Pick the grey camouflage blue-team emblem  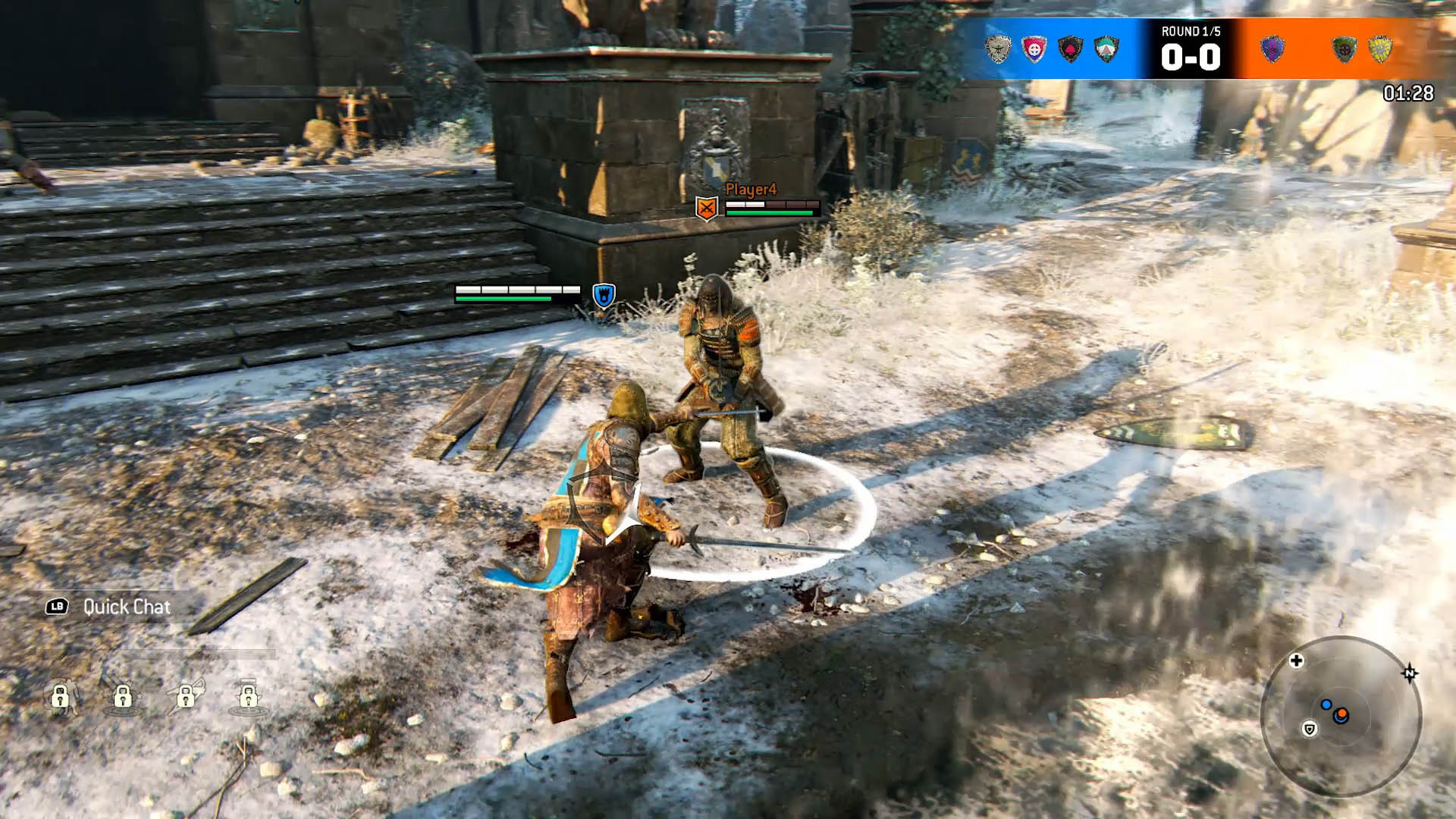click(998, 49)
